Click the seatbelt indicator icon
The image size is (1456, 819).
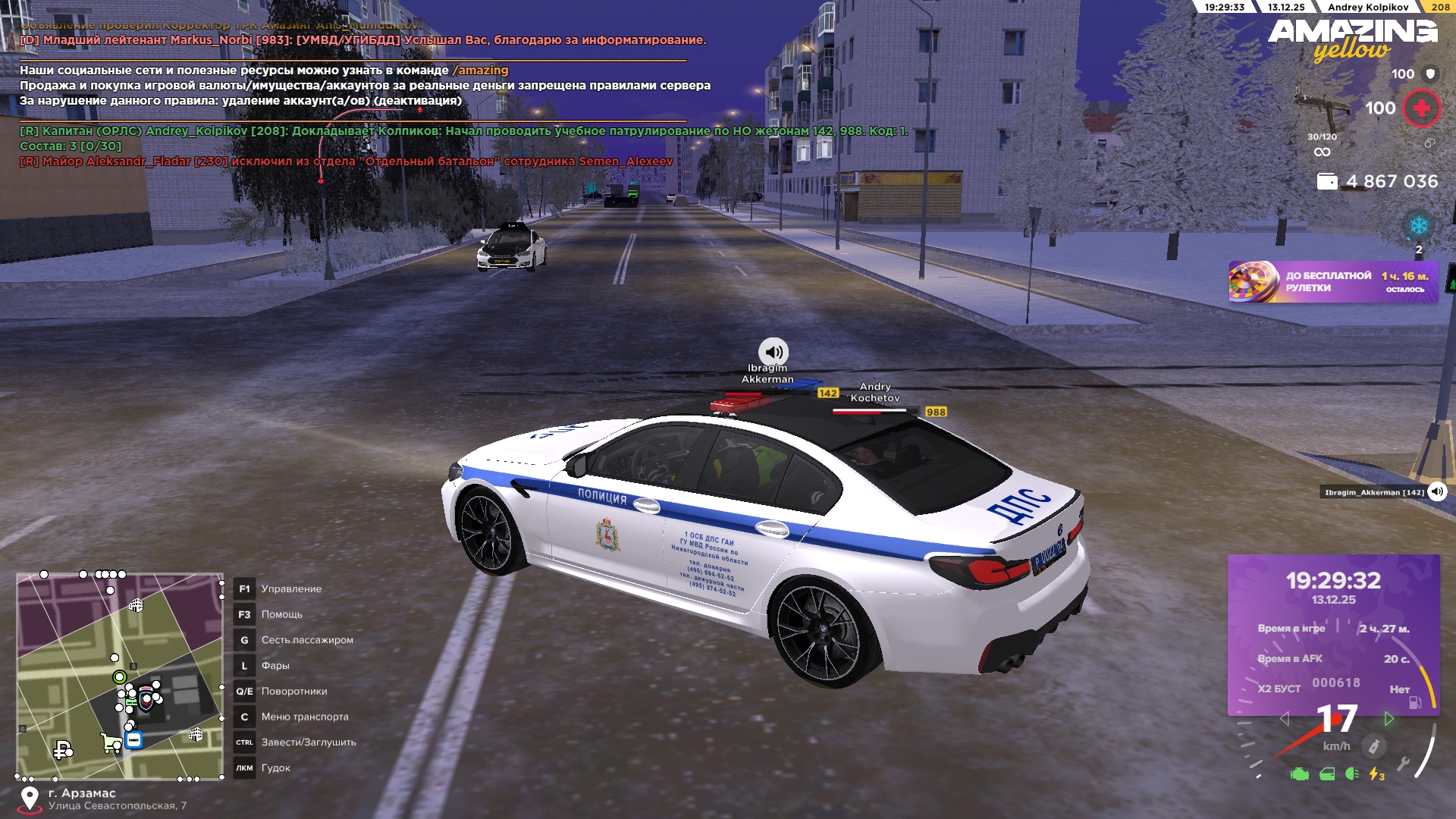(1373, 746)
